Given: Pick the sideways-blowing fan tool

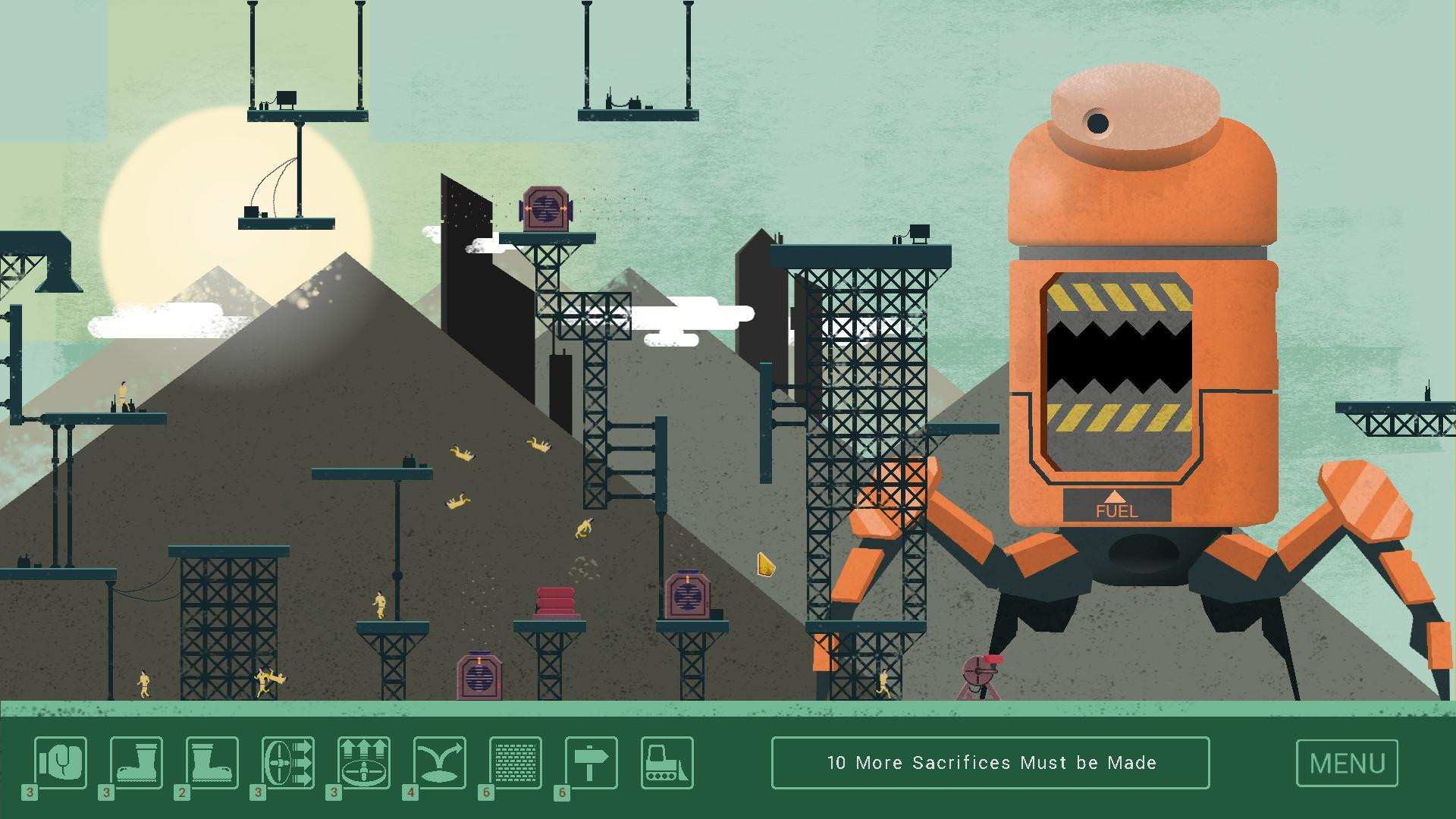Looking at the screenshot, I should (x=288, y=763).
